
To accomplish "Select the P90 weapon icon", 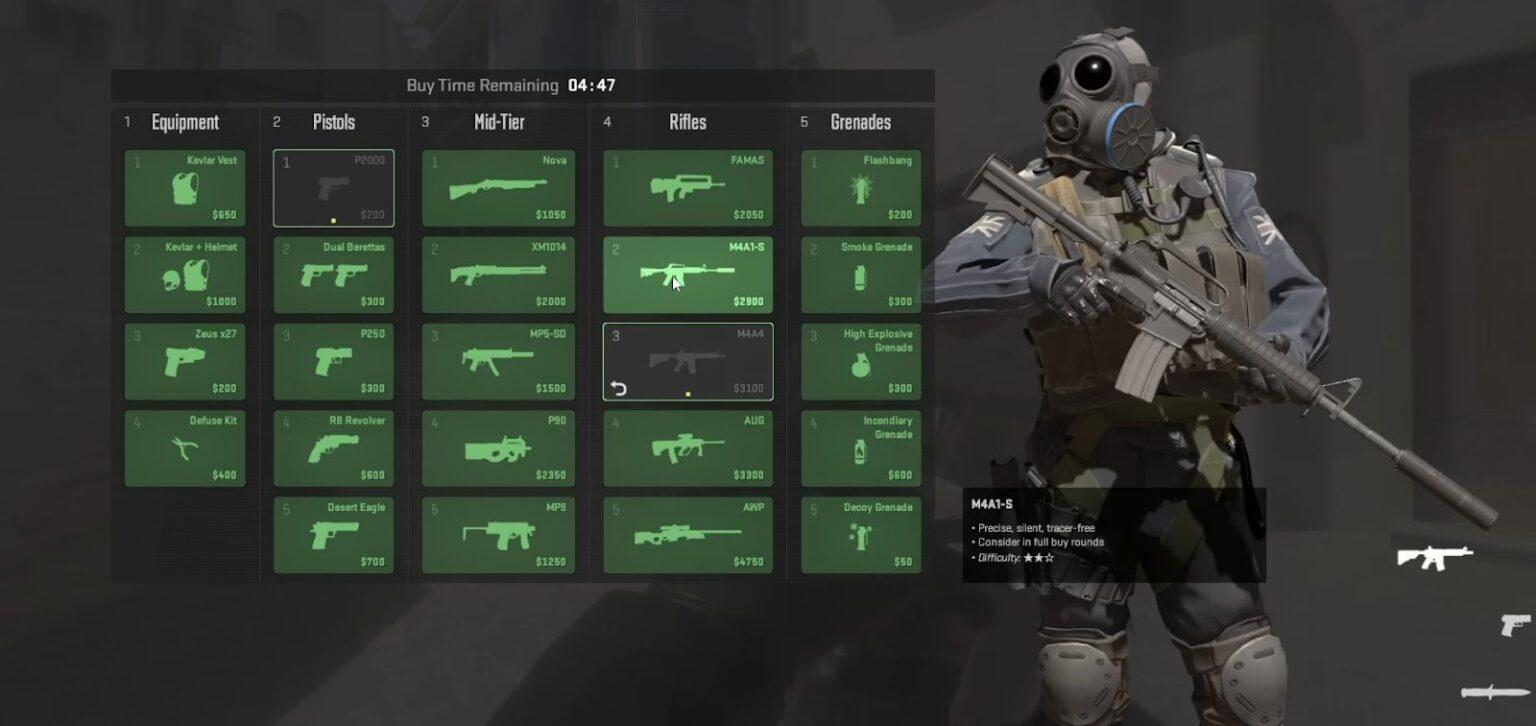I will tap(498, 448).
